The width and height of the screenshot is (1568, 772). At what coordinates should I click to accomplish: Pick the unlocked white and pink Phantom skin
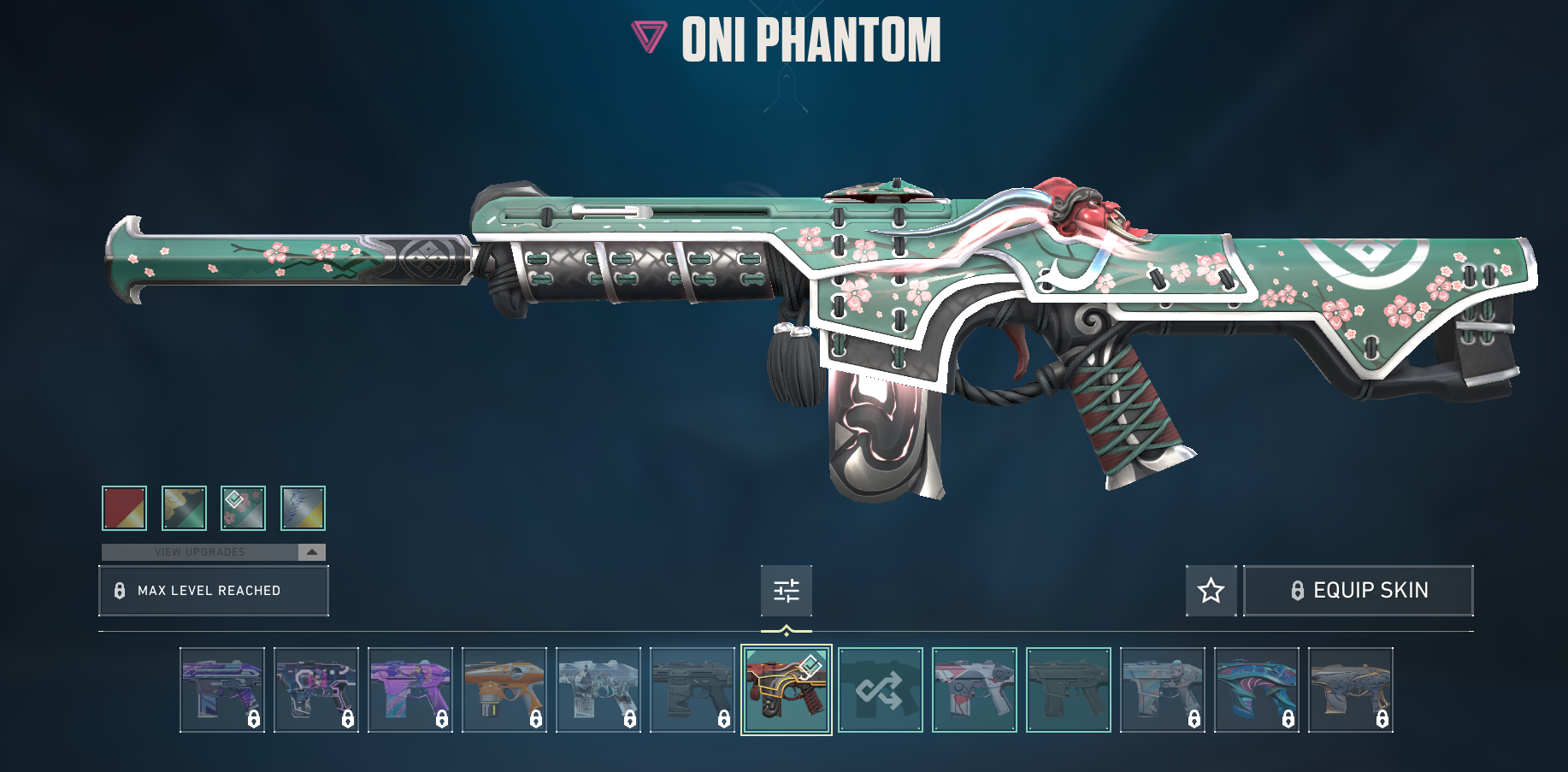click(x=975, y=690)
